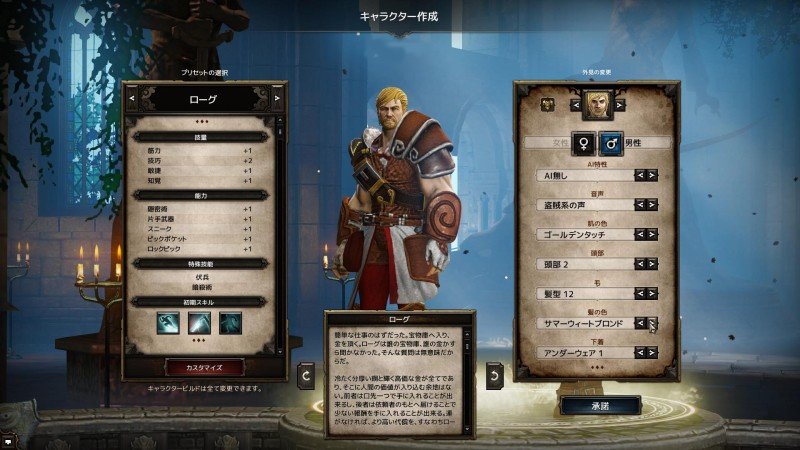Pick the next hairstyle after 髪型 12
Screen dimensions: 800x450
[x=653, y=294]
